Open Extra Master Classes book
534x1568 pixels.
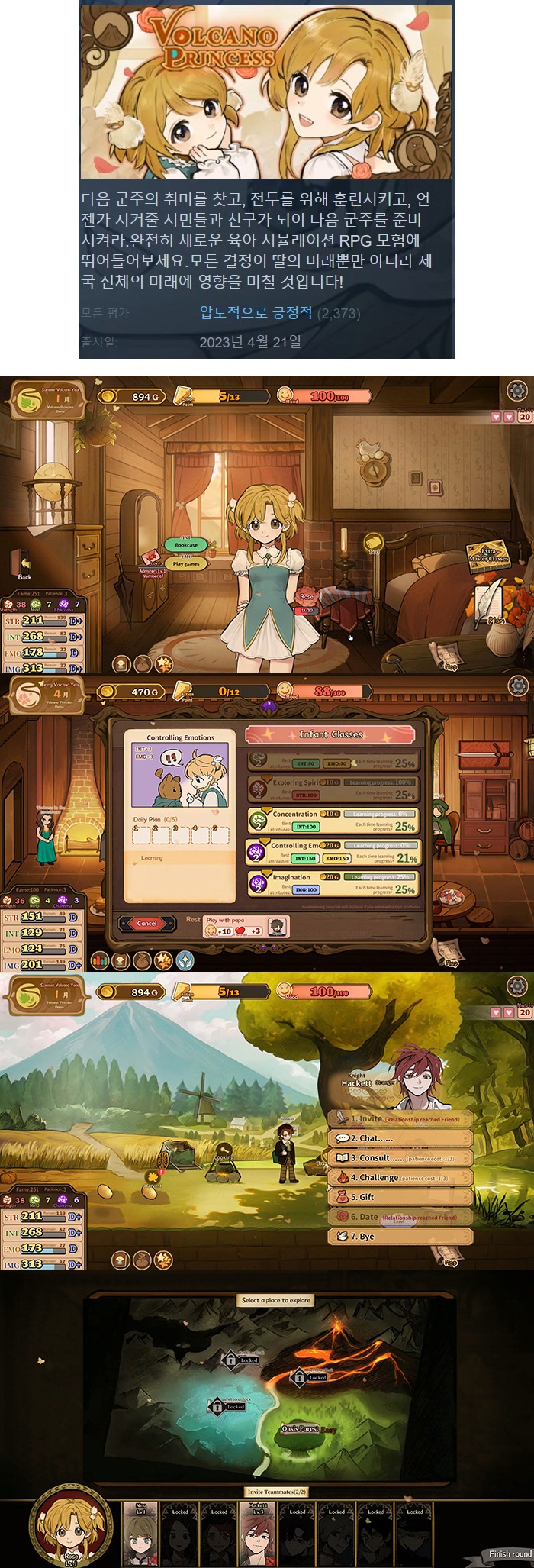(488, 555)
